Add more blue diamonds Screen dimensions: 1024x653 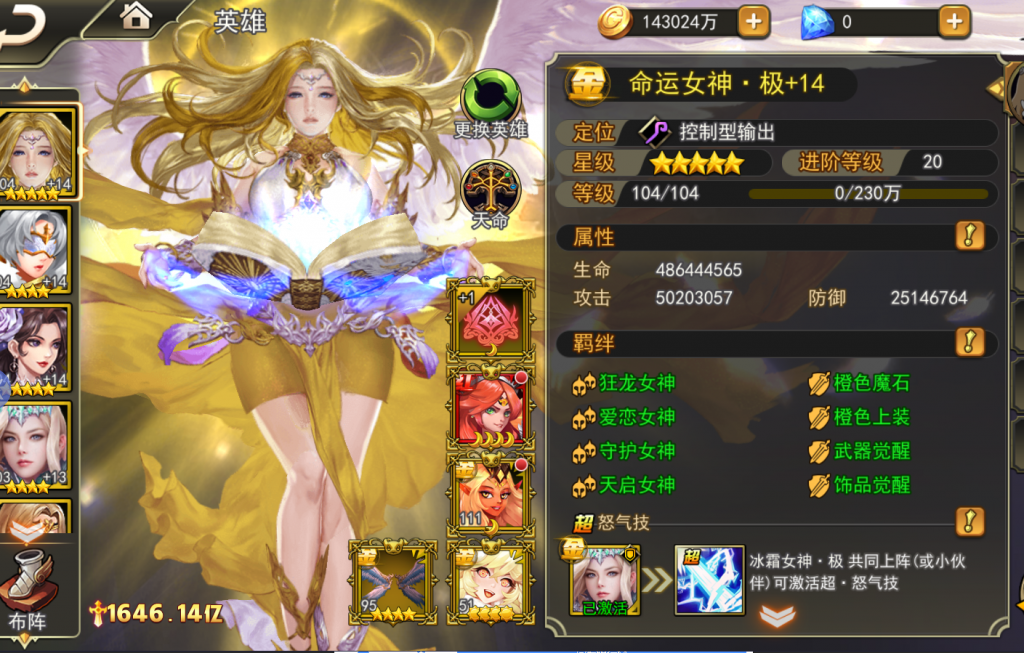point(953,21)
